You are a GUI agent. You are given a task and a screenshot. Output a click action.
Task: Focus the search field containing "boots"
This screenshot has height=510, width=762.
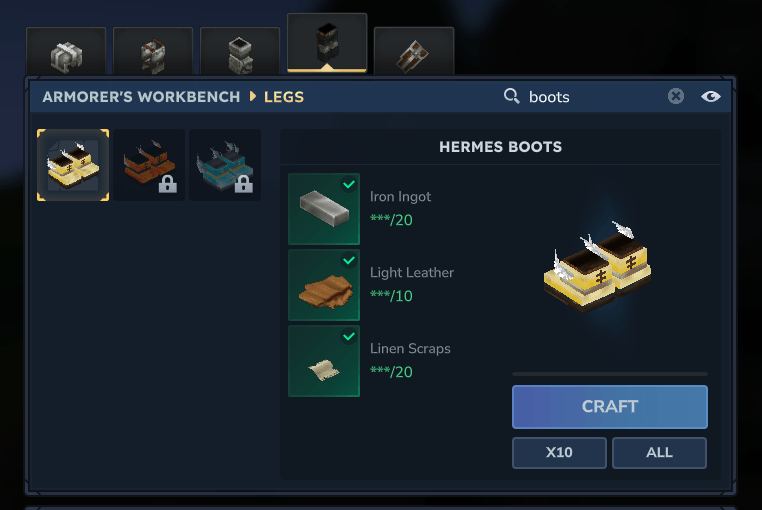[x=590, y=97]
